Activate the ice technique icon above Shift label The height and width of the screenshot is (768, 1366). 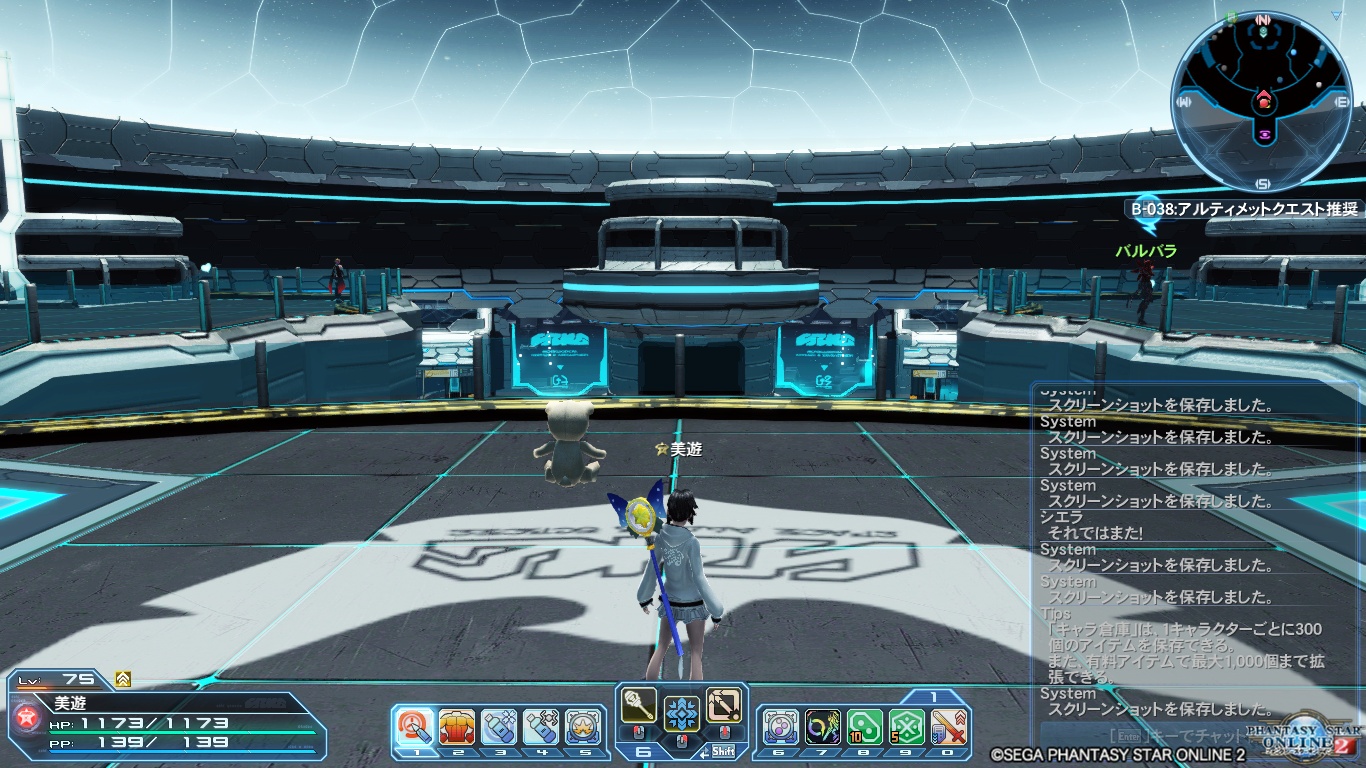click(681, 714)
